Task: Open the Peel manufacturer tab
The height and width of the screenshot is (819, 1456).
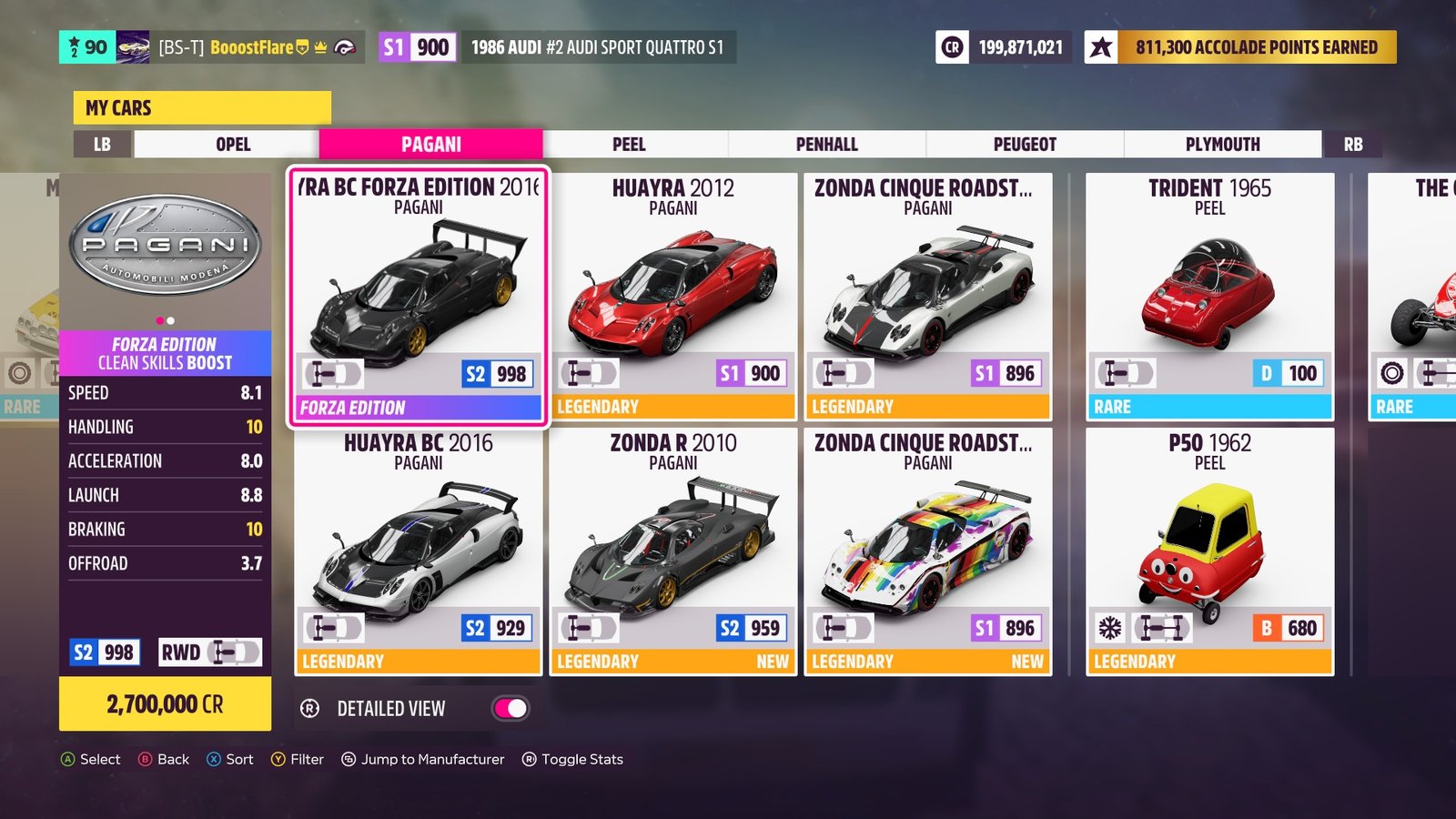Action: tap(629, 145)
